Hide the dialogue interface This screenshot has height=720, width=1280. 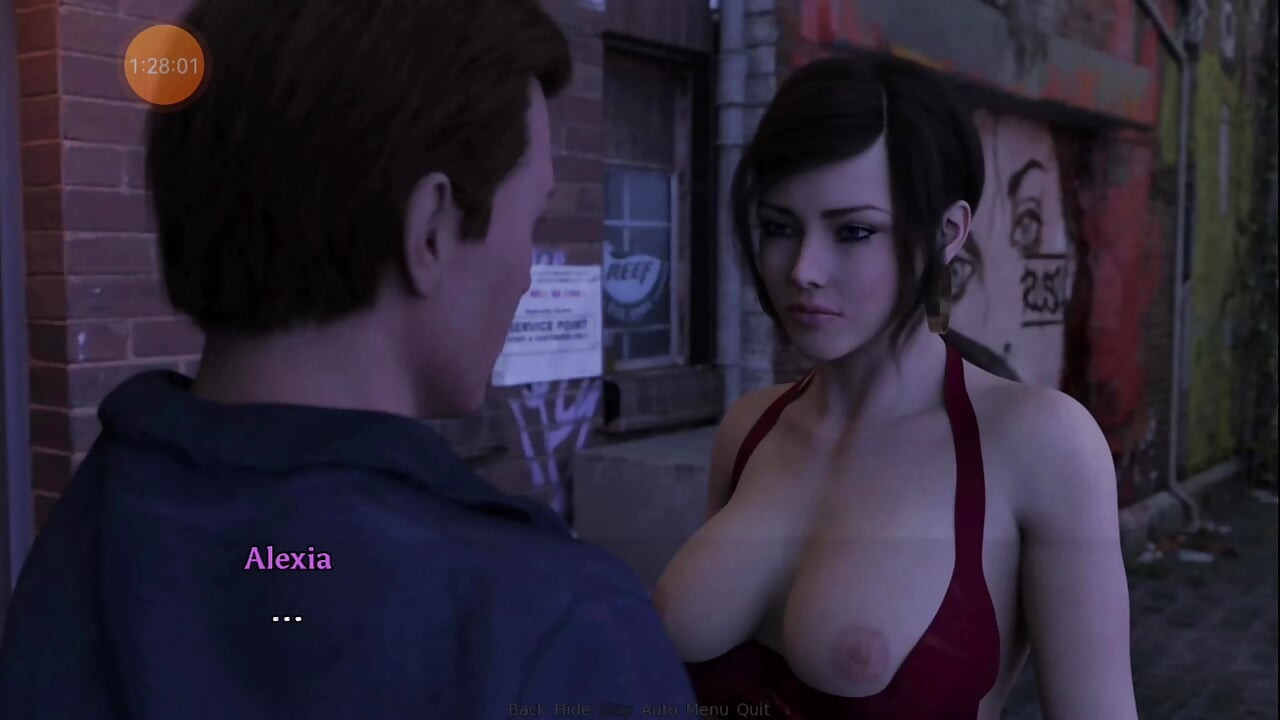[572, 709]
